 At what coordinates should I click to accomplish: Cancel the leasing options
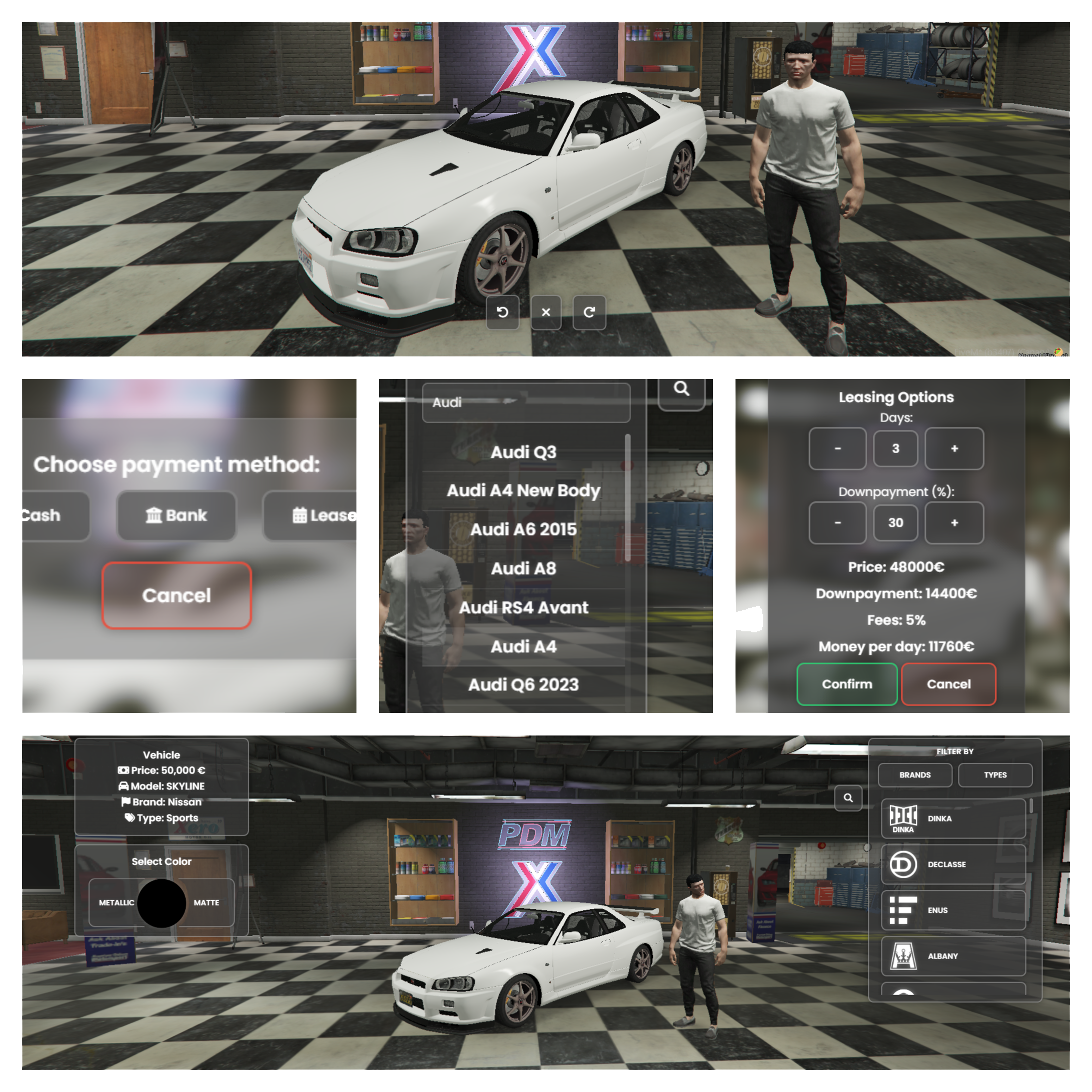pos(948,684)
